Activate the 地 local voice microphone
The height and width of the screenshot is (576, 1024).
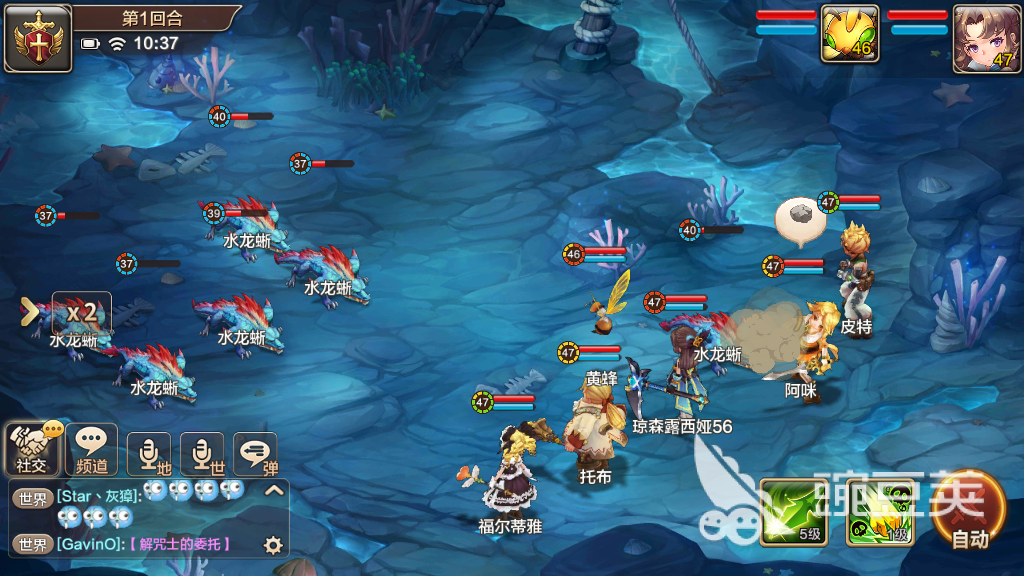tap(149, 454)
